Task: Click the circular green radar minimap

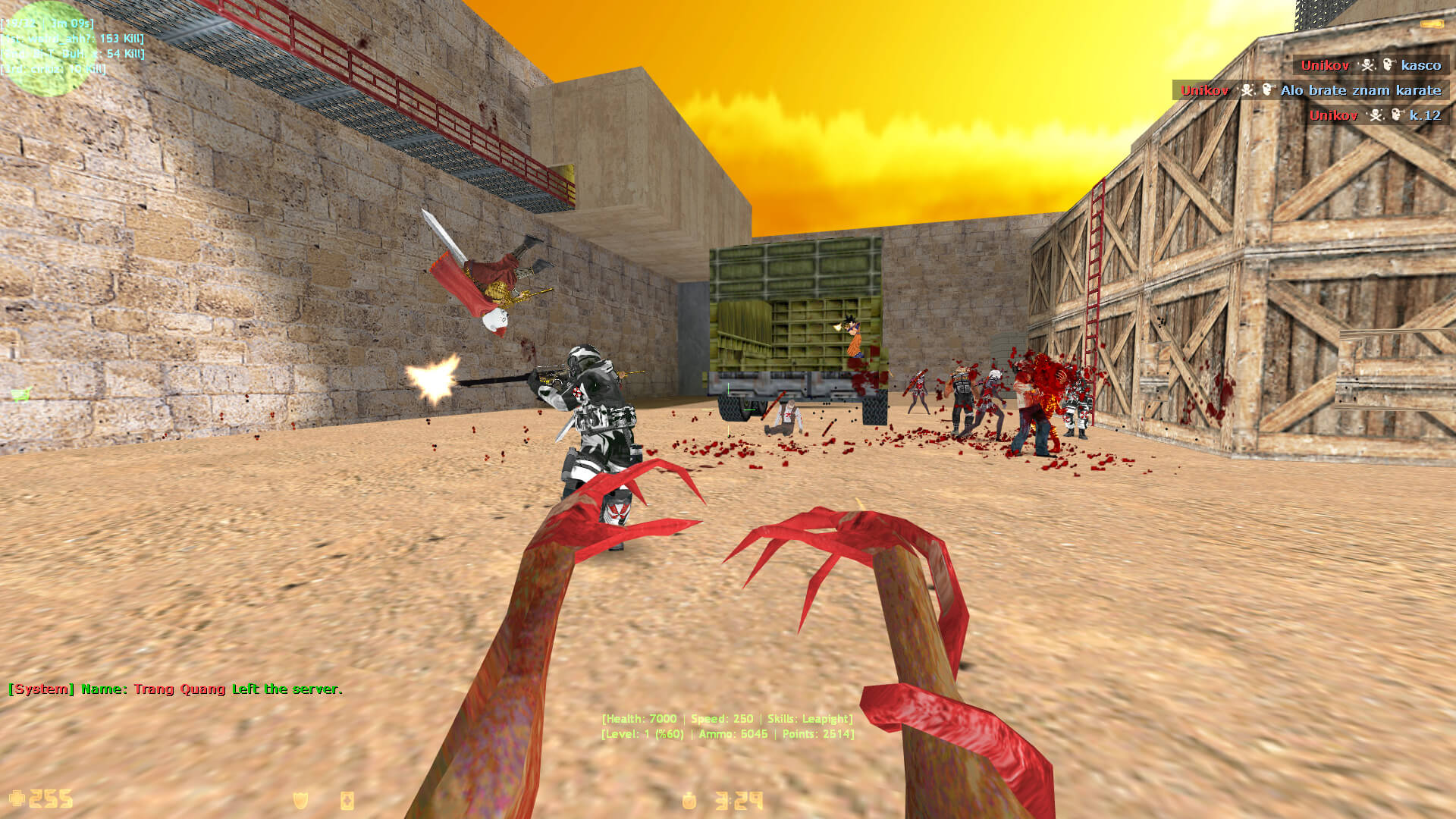Action: tap(47, 49)
